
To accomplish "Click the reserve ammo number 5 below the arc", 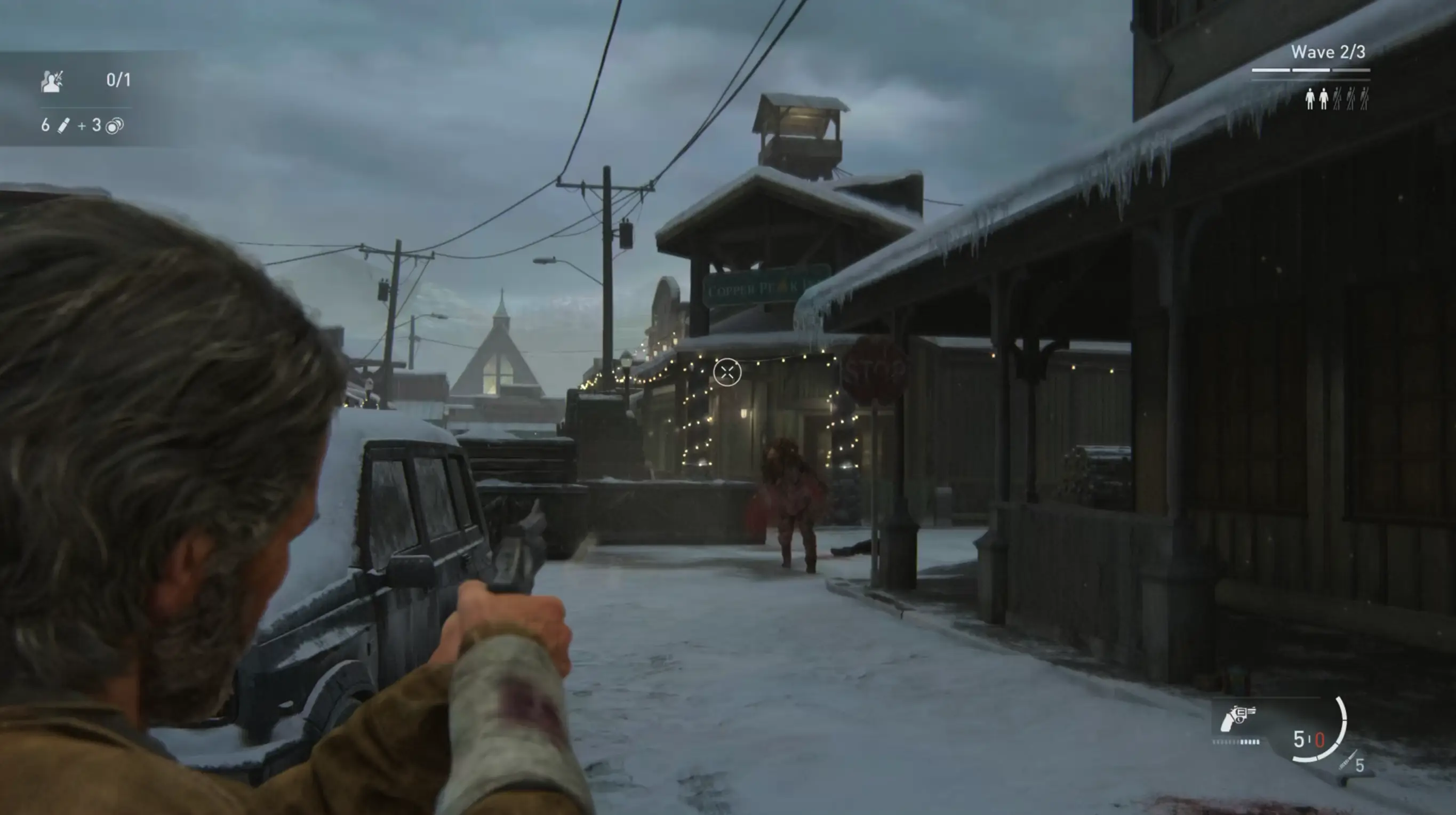I will (x=1360, y=766).
